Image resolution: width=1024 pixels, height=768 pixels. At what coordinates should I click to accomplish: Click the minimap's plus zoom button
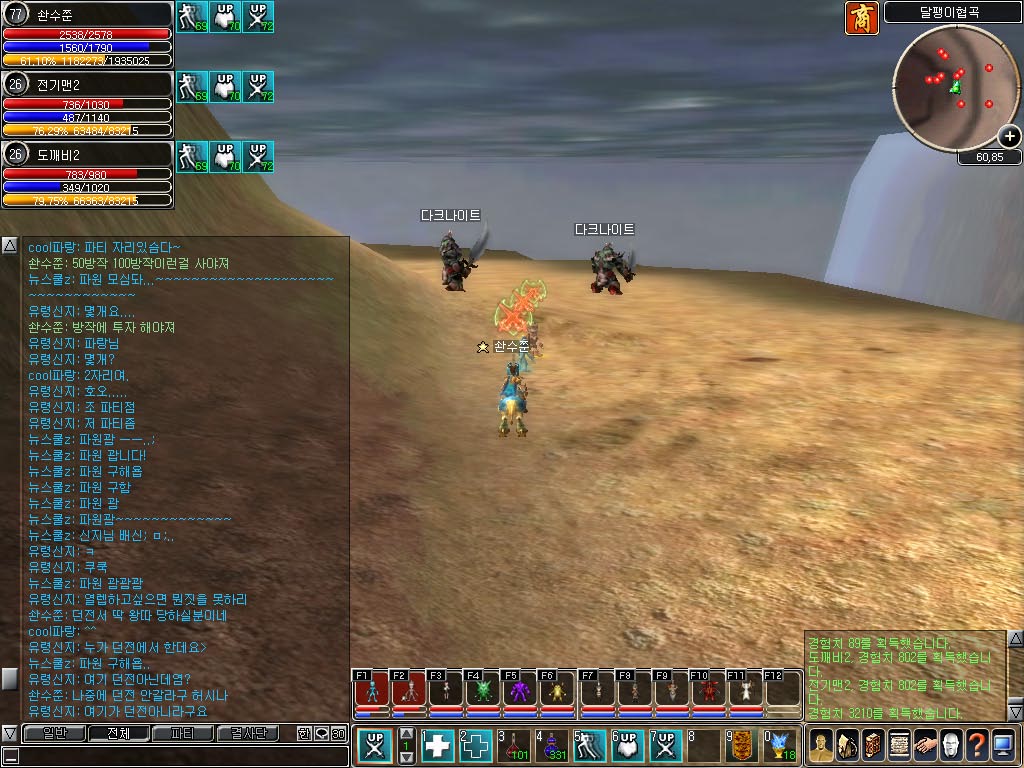point(1012,137)
